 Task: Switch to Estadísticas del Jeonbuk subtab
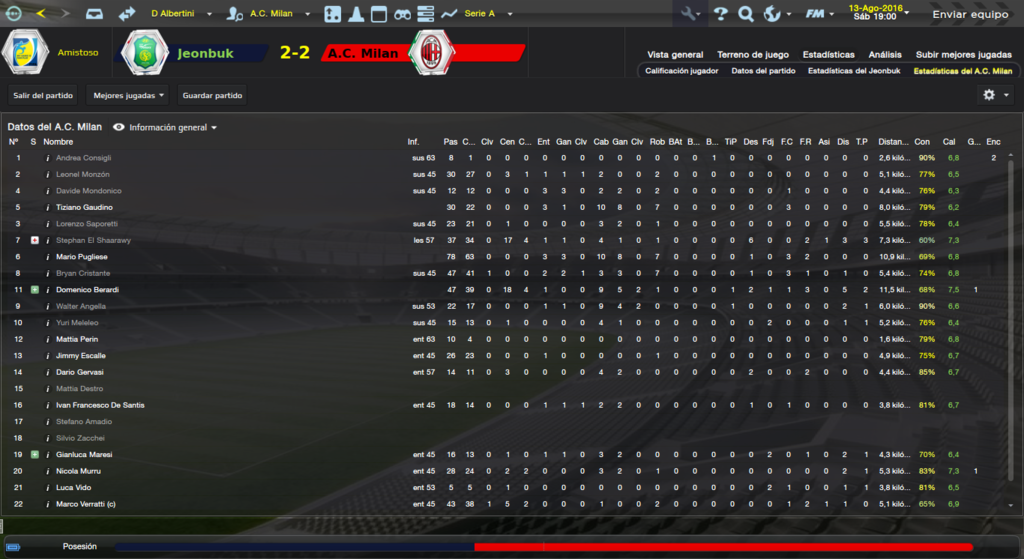coord(854,71)
